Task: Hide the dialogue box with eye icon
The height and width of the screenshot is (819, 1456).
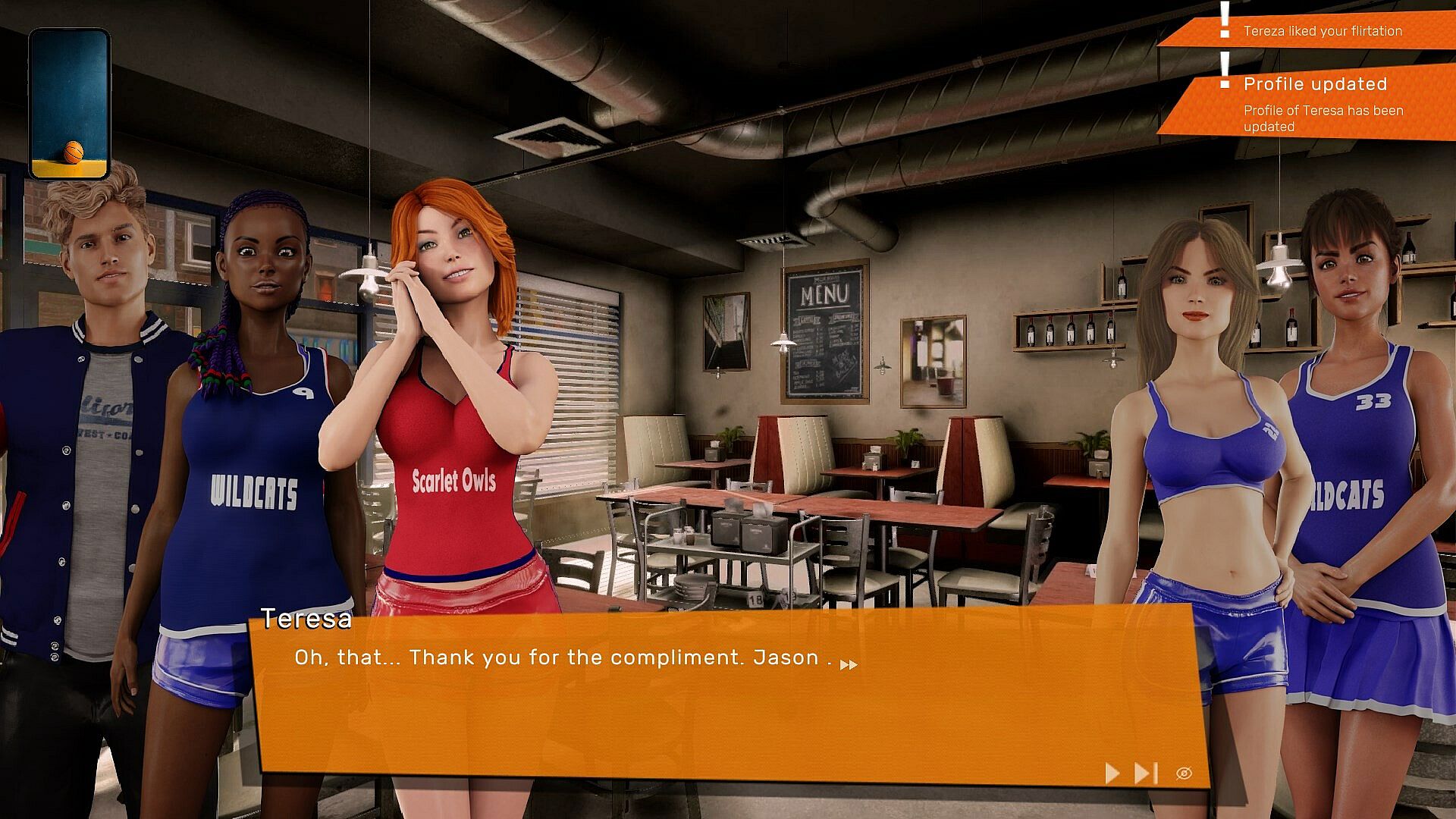Action: [1184, 773]
